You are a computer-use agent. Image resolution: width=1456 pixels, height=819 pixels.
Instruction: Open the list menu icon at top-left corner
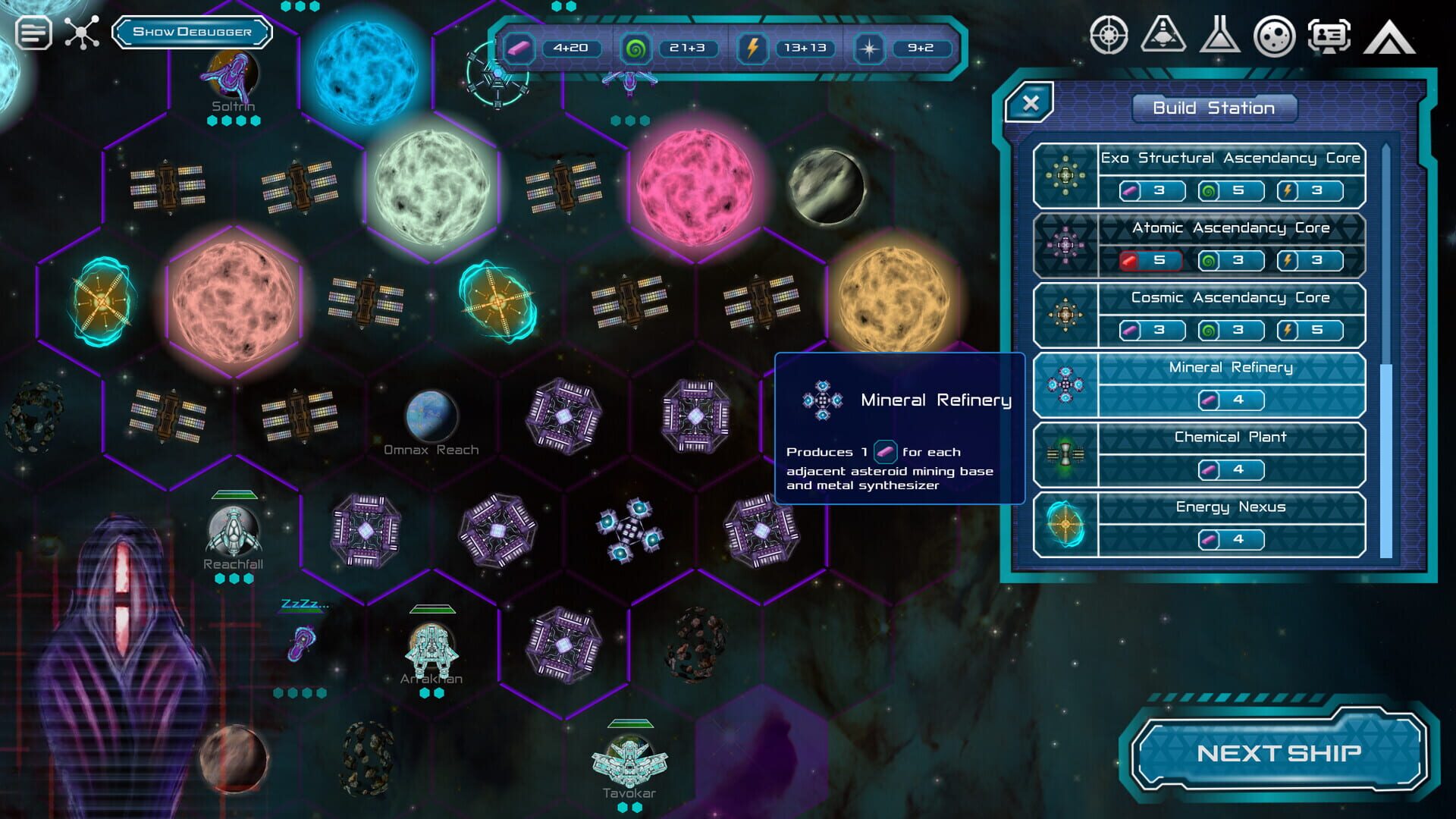32,33
